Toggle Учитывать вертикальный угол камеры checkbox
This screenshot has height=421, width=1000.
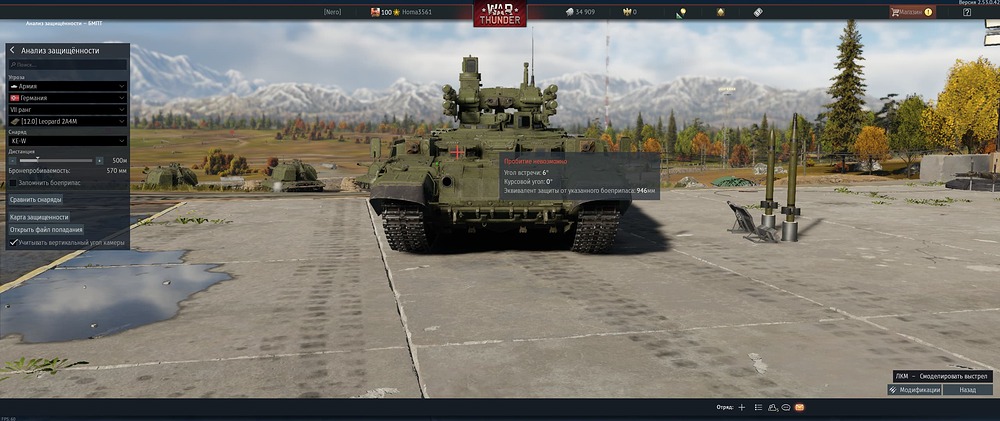pyautogui.click(x=13, y=242)
